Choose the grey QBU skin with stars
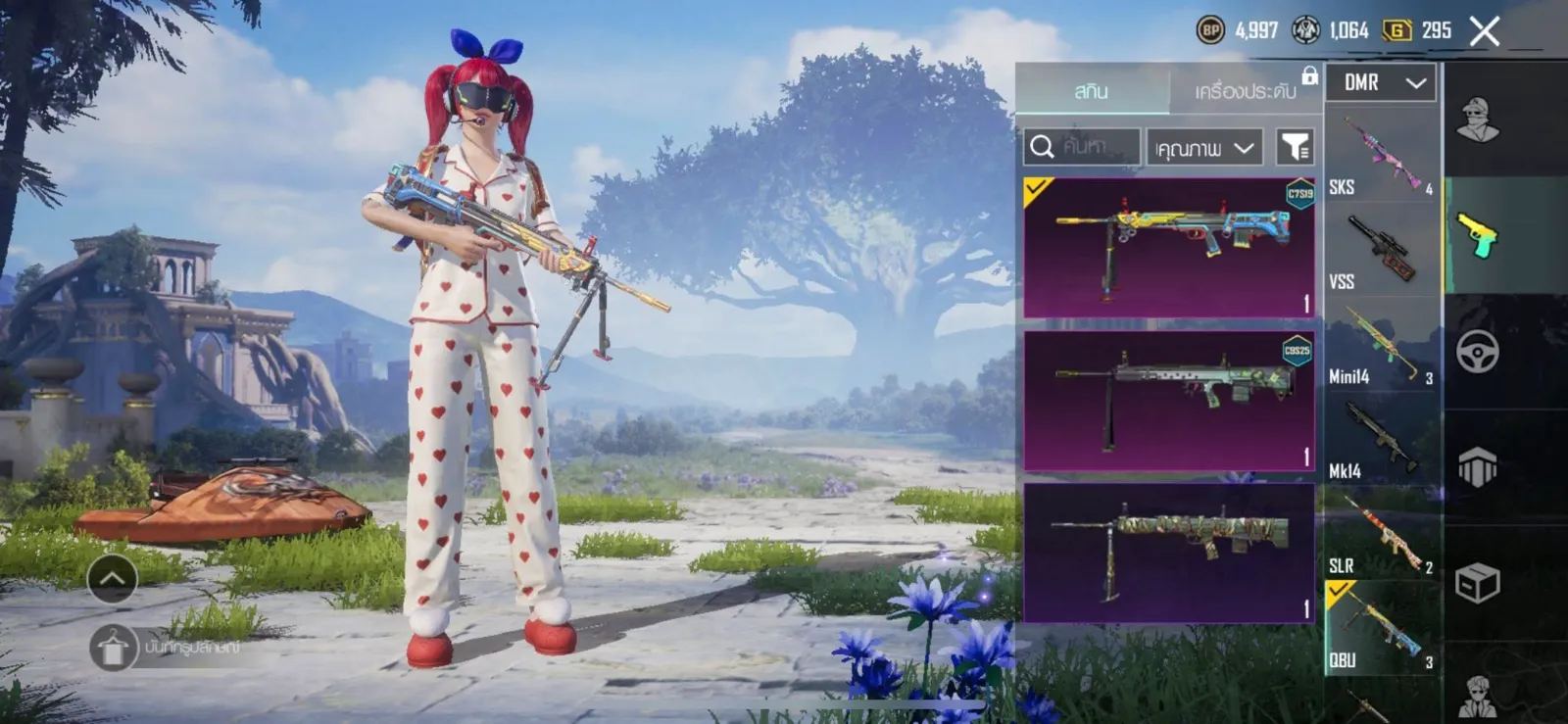Image resolution: width=1568 pixels, height=724 pixels. (x=1168, y=400)
